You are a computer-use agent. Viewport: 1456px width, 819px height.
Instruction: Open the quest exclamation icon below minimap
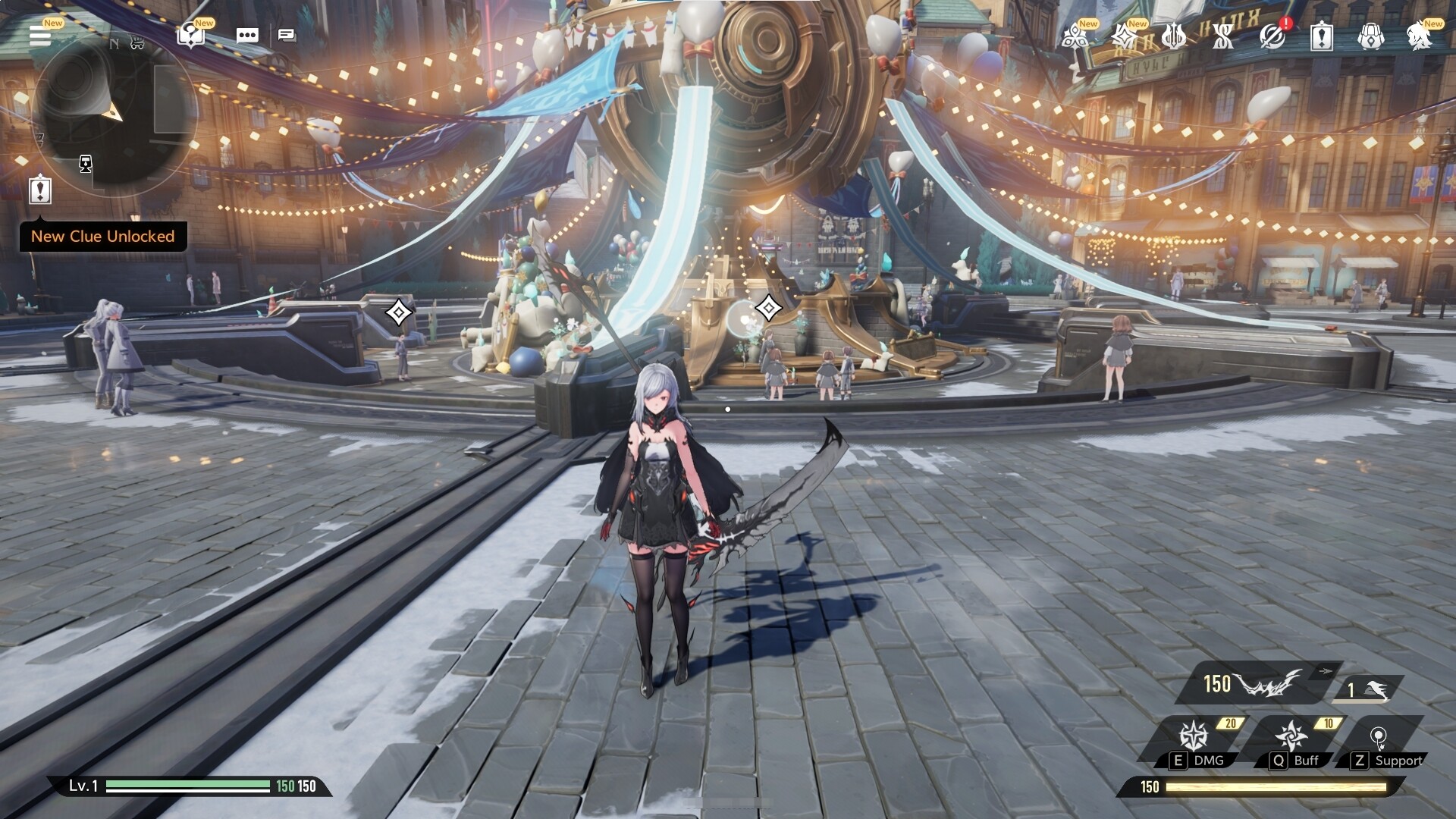40,190
